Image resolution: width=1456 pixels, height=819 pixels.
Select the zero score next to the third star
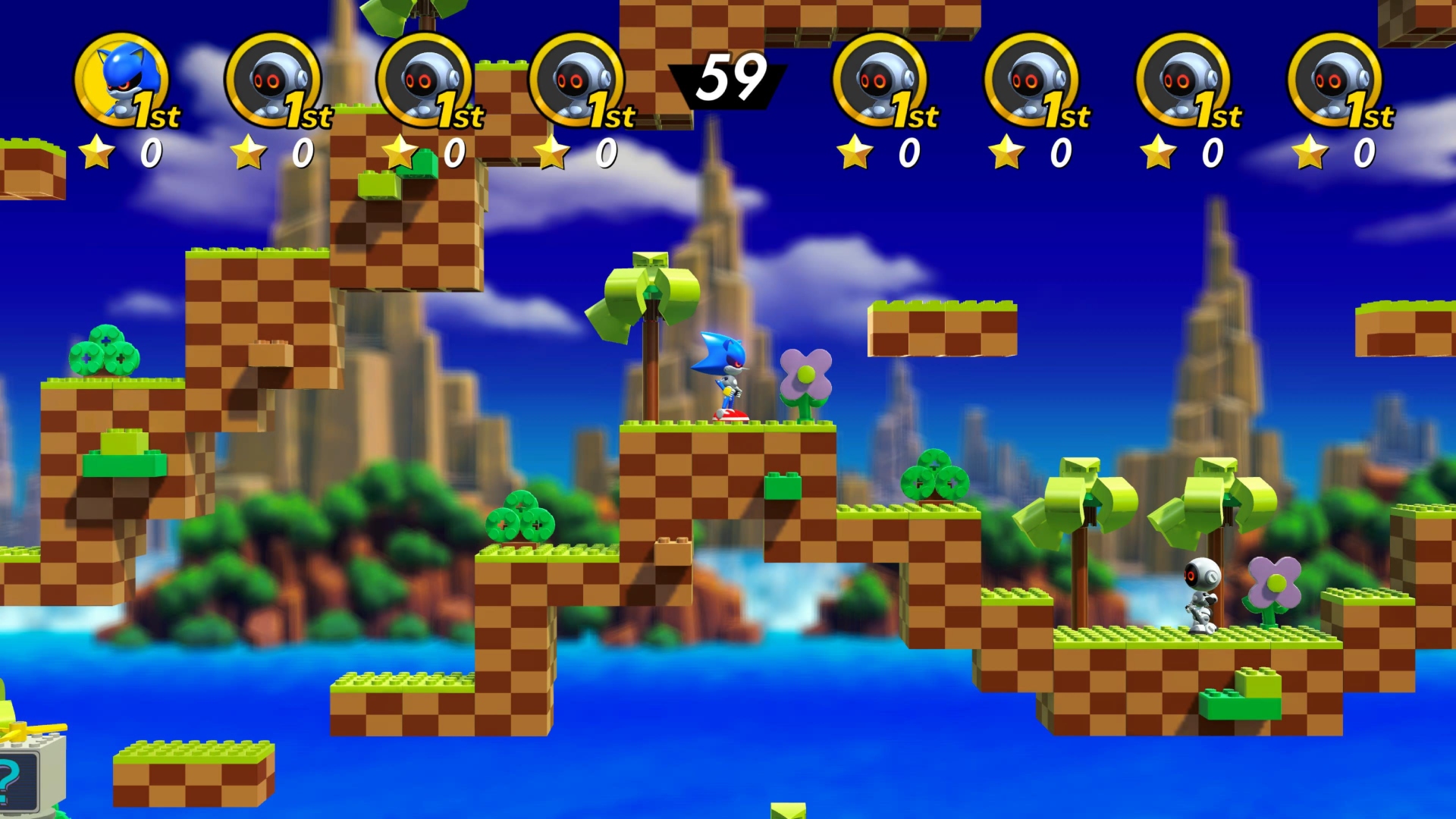pyautogui.click(x=452, y=152)
